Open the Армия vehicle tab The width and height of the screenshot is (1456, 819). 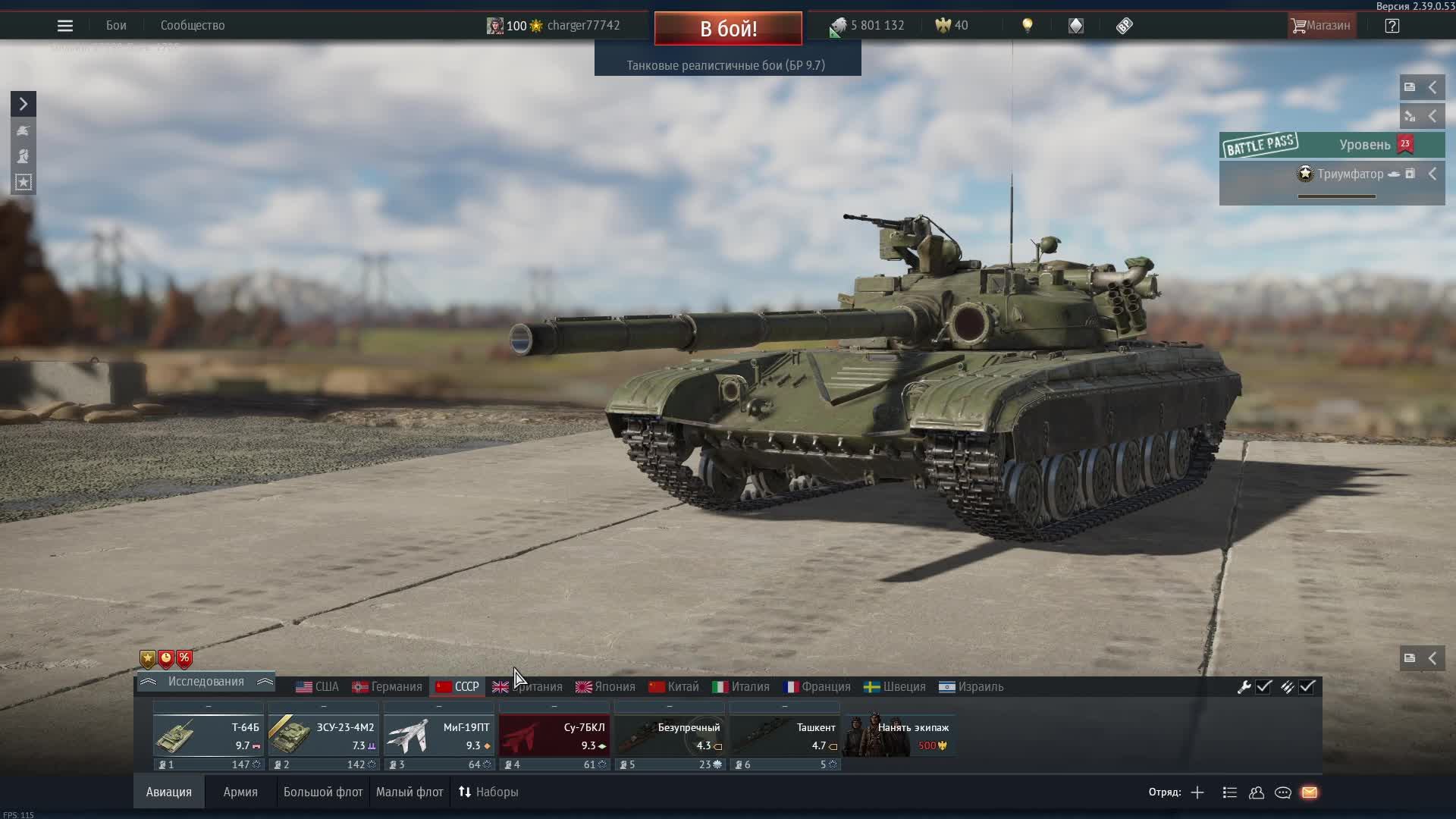point(240,792)
